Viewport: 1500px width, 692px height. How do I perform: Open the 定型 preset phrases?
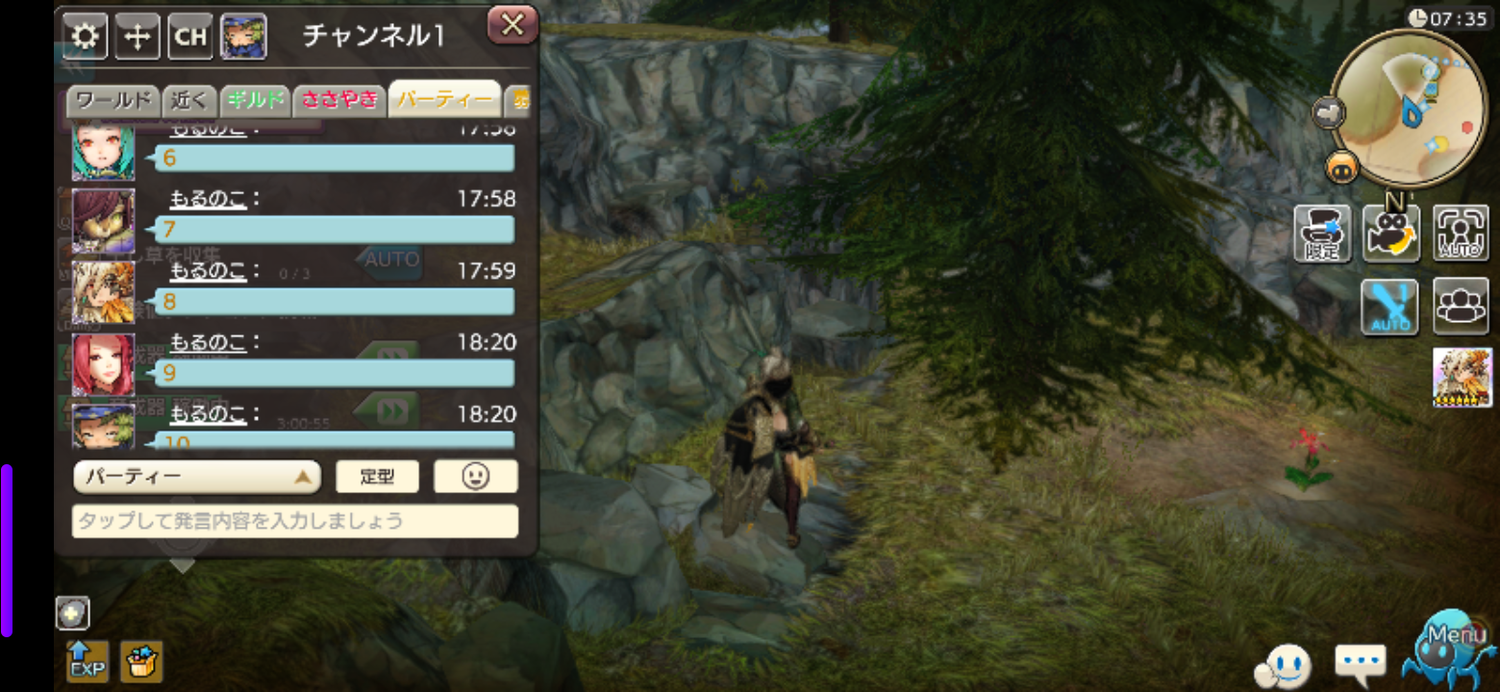(377, 477)
